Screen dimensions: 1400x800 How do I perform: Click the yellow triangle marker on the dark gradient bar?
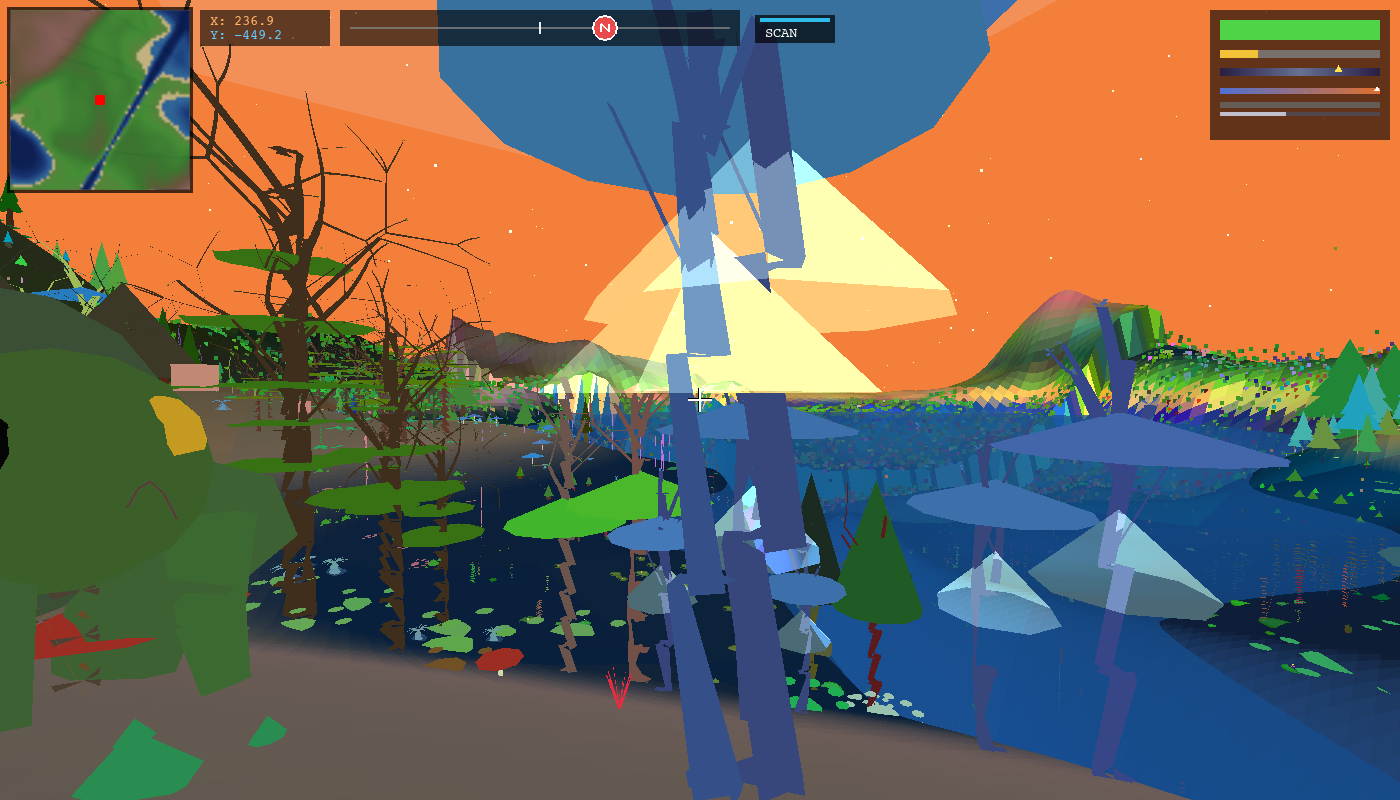1338,70
